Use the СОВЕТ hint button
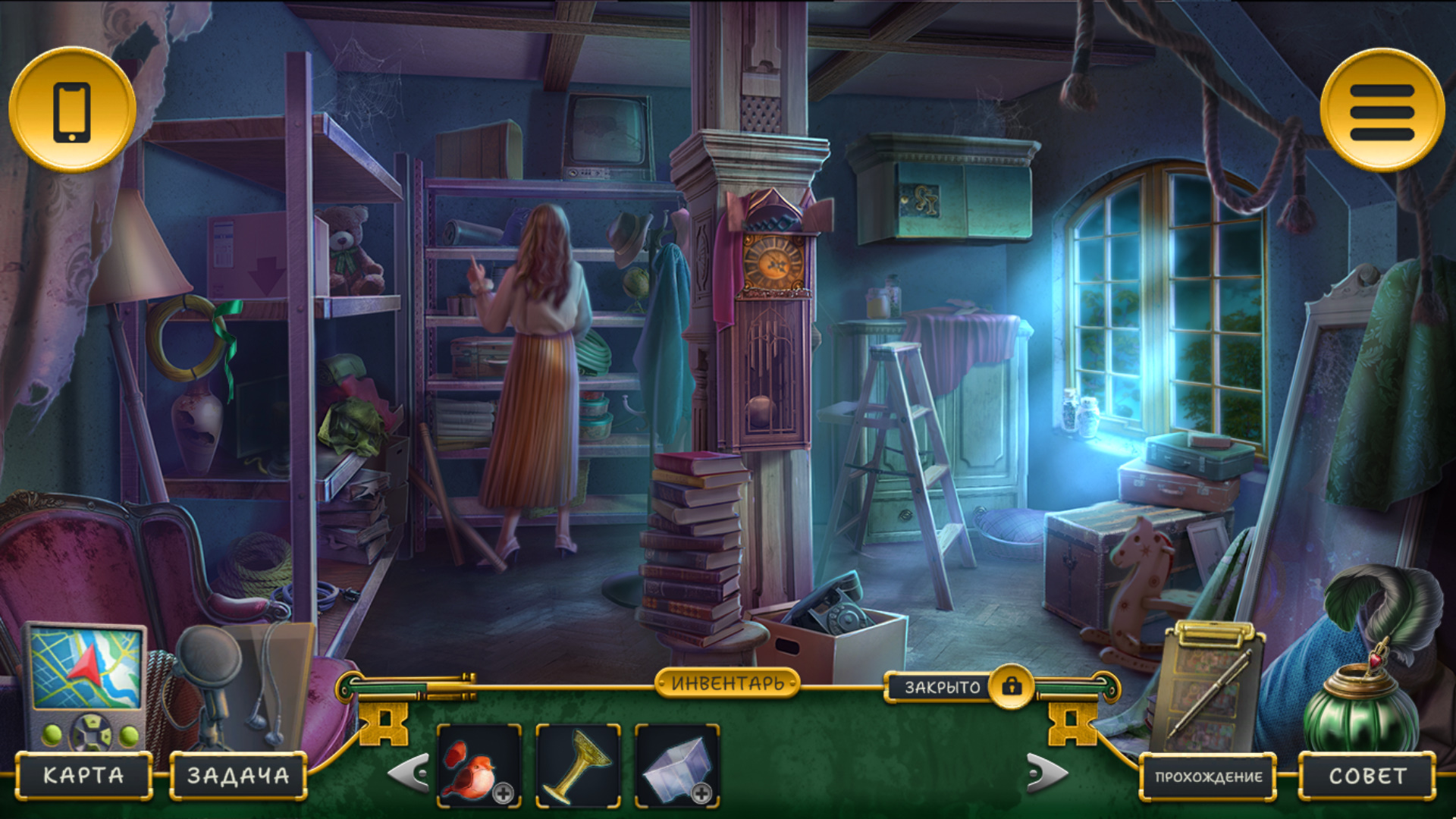This screenshot has height=819, width=1456. (x=1367, y=776)
